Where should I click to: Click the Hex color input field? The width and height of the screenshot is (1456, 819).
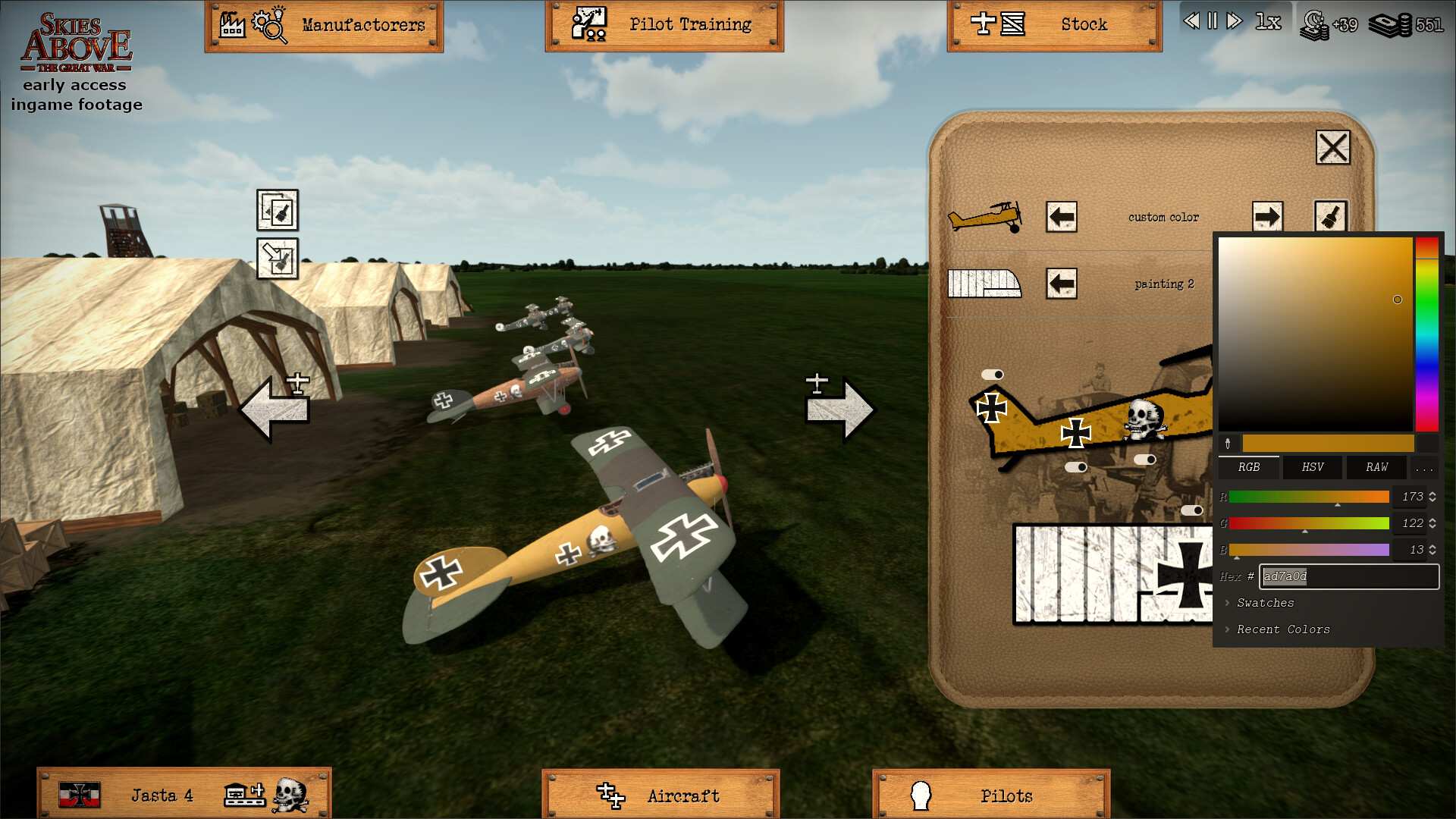coord(1348,576)
